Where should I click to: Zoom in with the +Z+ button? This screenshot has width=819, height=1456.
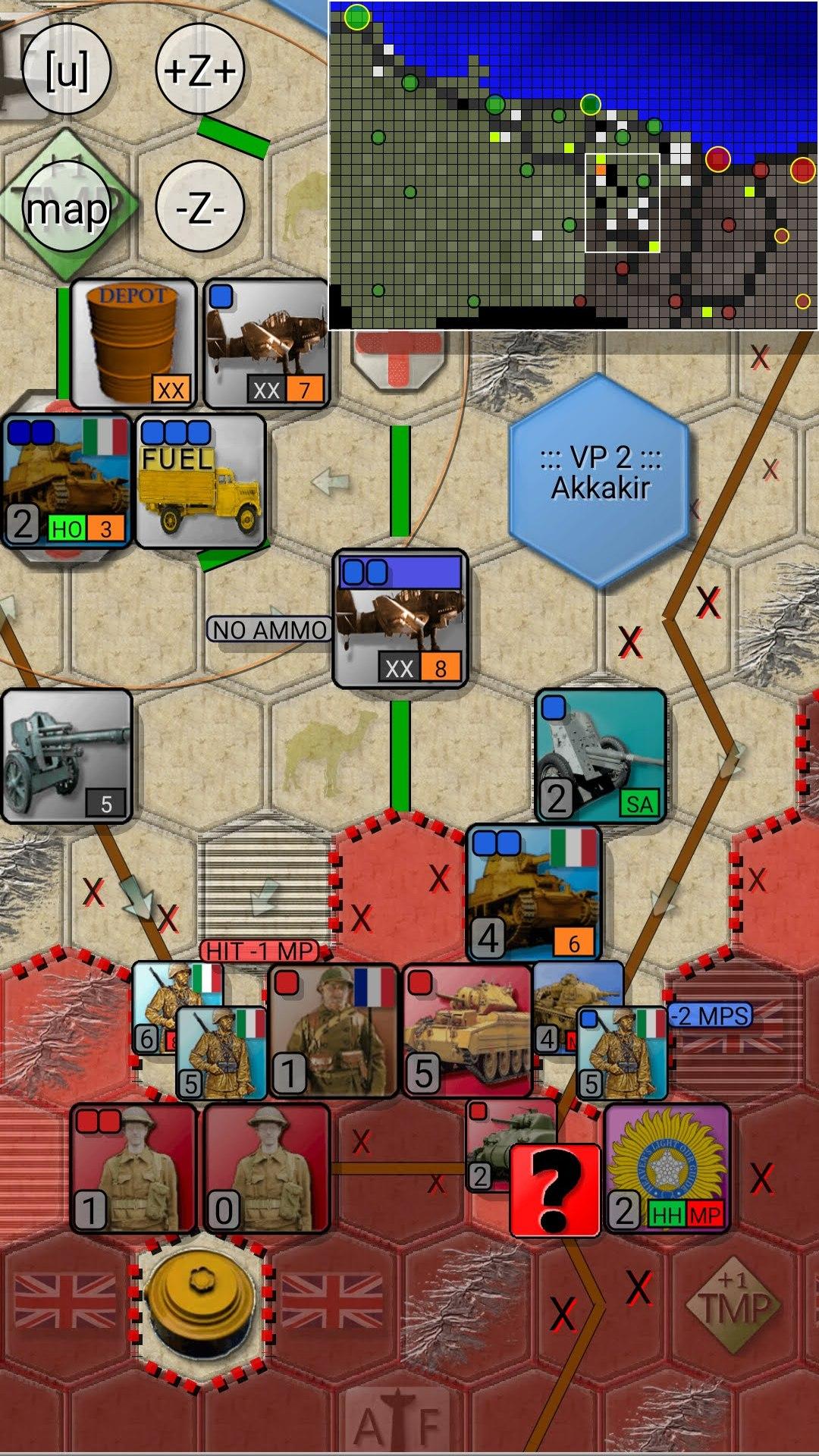click(x=200, y=70)
